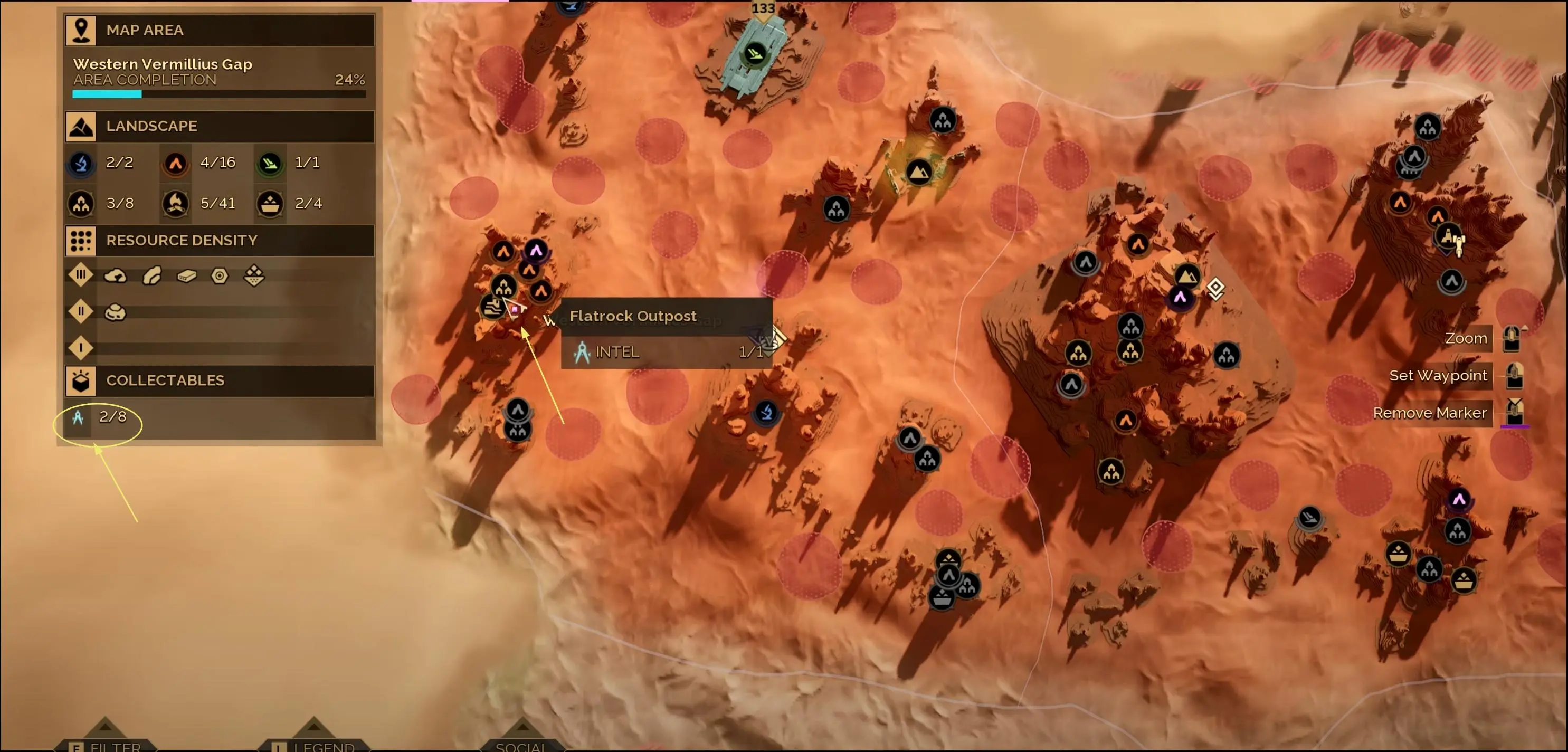This screenshot has width=1568, height=752.
Task: Select the green trike landing icon marked 1/1
Action: pos(270,163)
